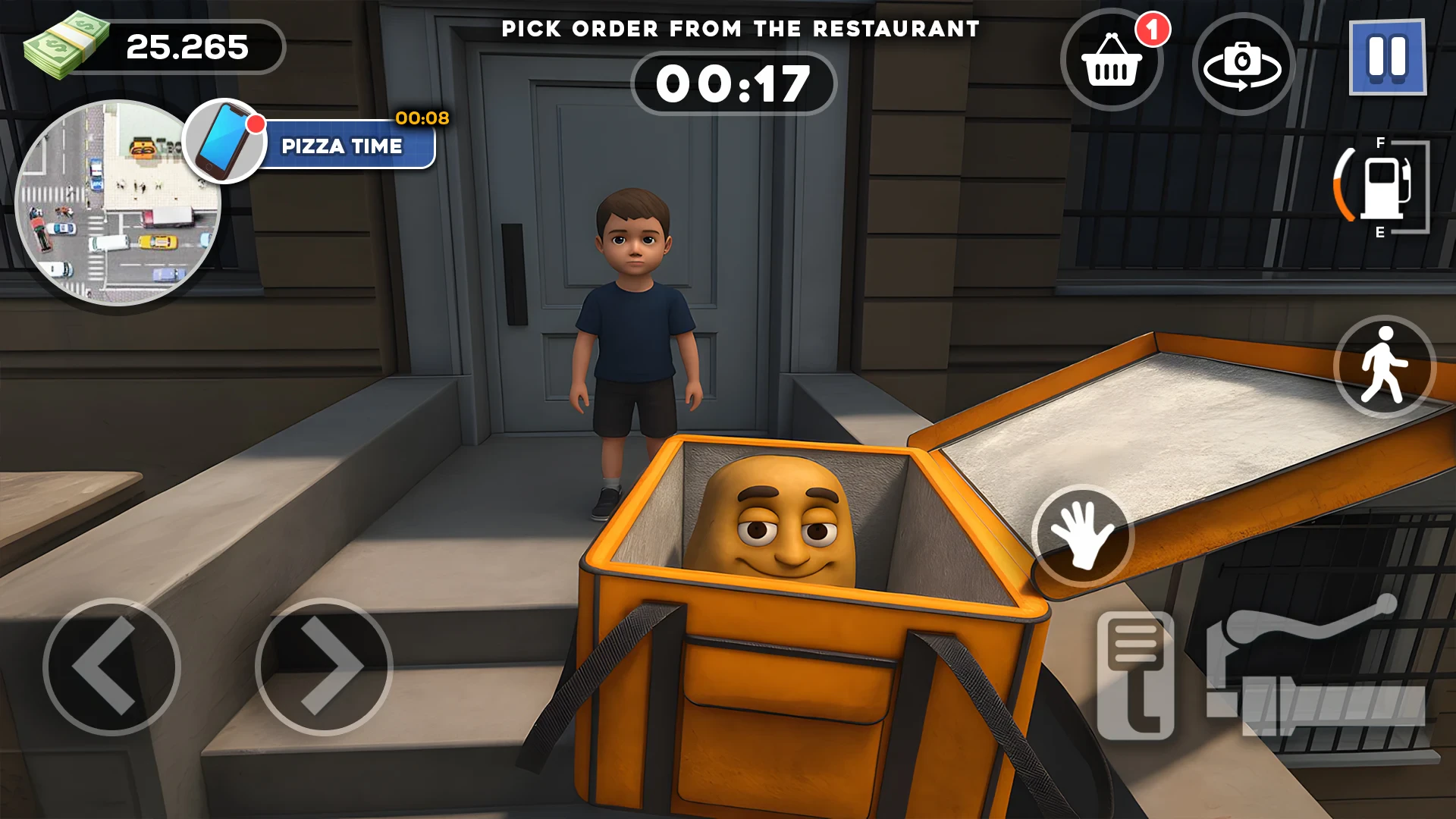Steer right with the right arrow
This screenshot has height=819, width=1456.
324,667
